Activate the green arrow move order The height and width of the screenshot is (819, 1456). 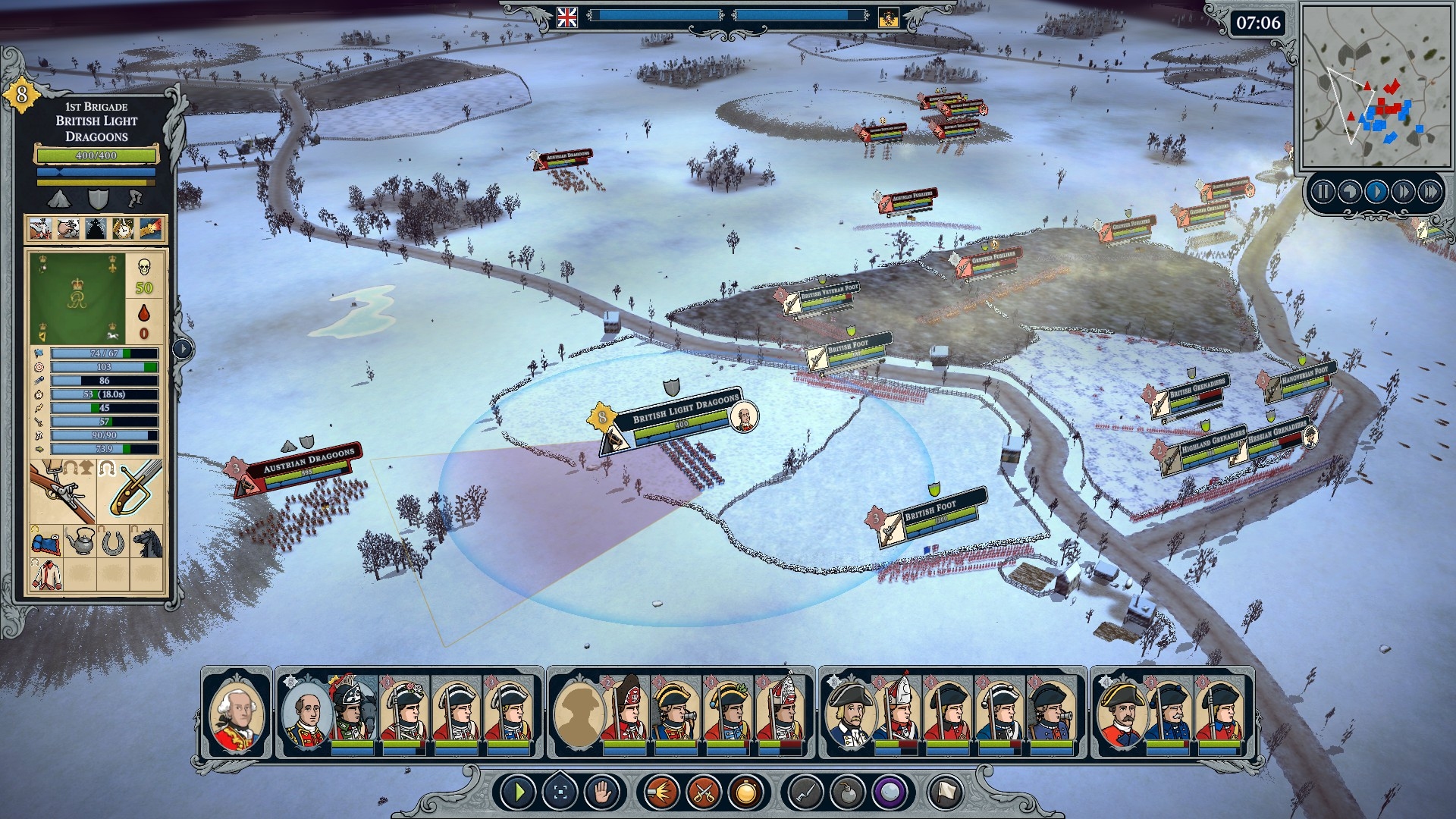pos(519,793)
